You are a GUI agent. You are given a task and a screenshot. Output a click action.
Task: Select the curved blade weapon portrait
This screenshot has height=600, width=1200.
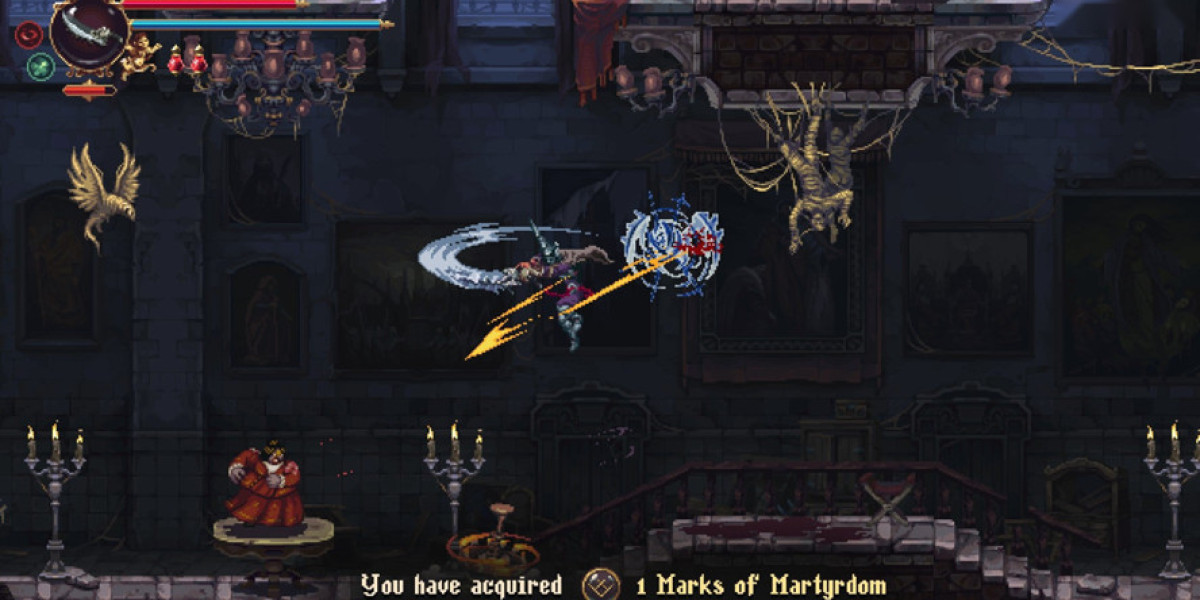pos(89,32)
